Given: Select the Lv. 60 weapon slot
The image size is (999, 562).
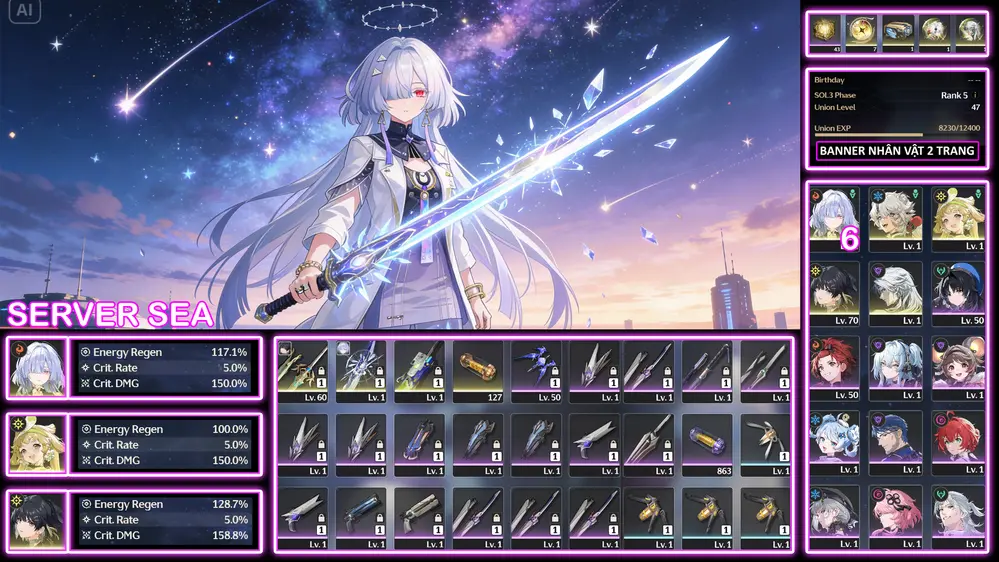Looking at the screenshot, I should 302,371.
